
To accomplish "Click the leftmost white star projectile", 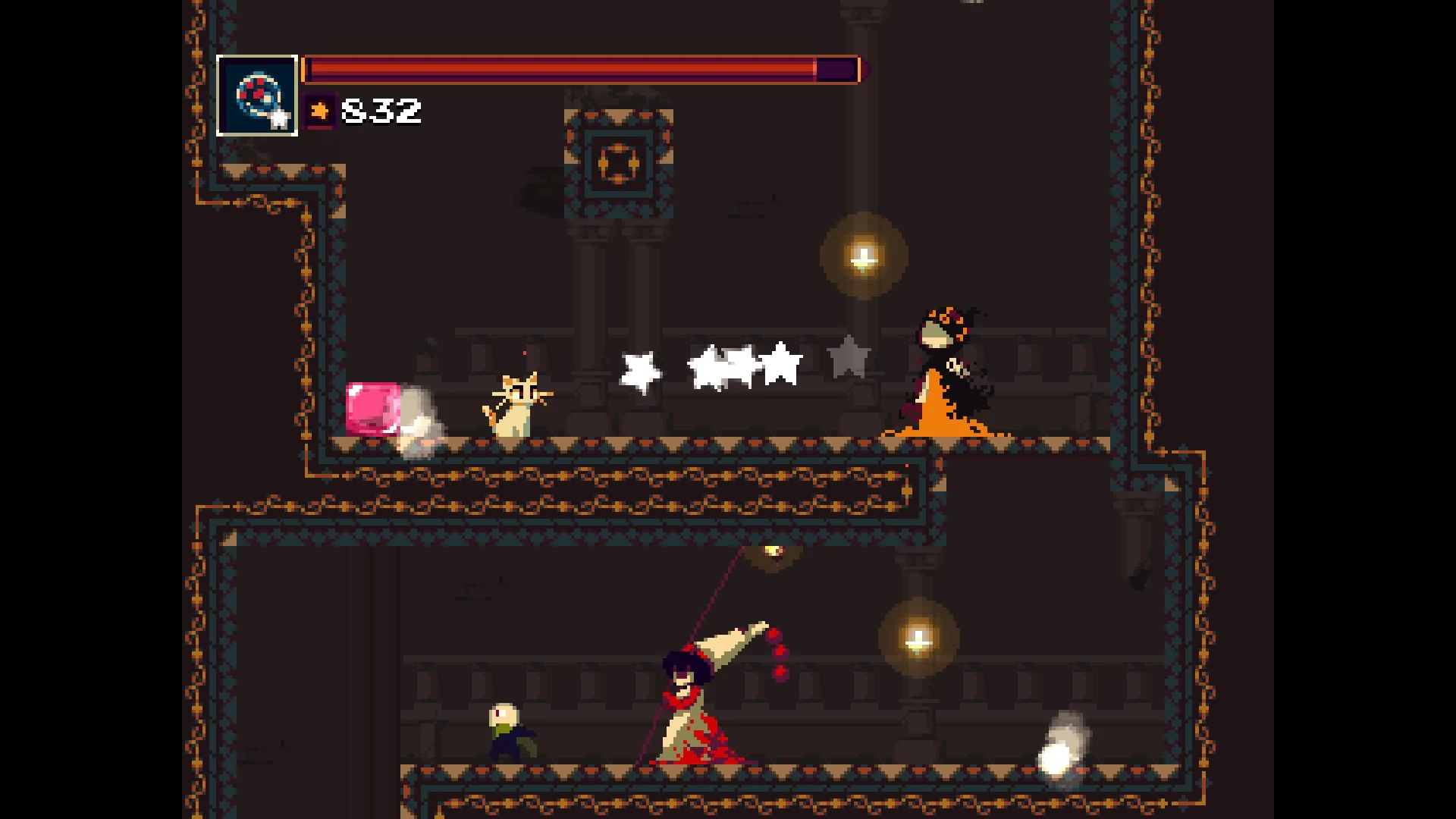I will pos(639,373).
